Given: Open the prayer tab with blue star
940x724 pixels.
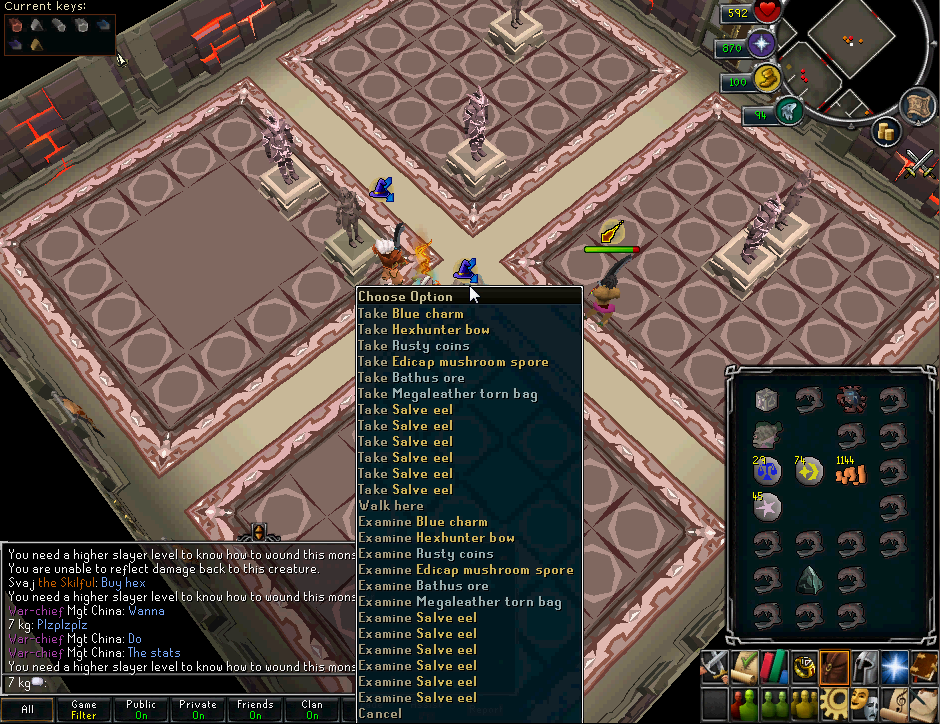Looking at the screenshot, I should click(x=894, y=666).
